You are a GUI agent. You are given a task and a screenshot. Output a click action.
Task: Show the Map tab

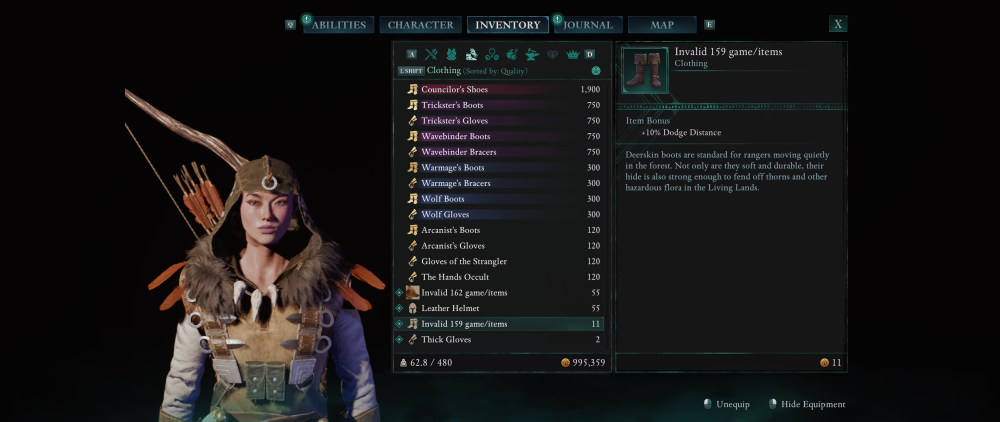click(662, 25)
